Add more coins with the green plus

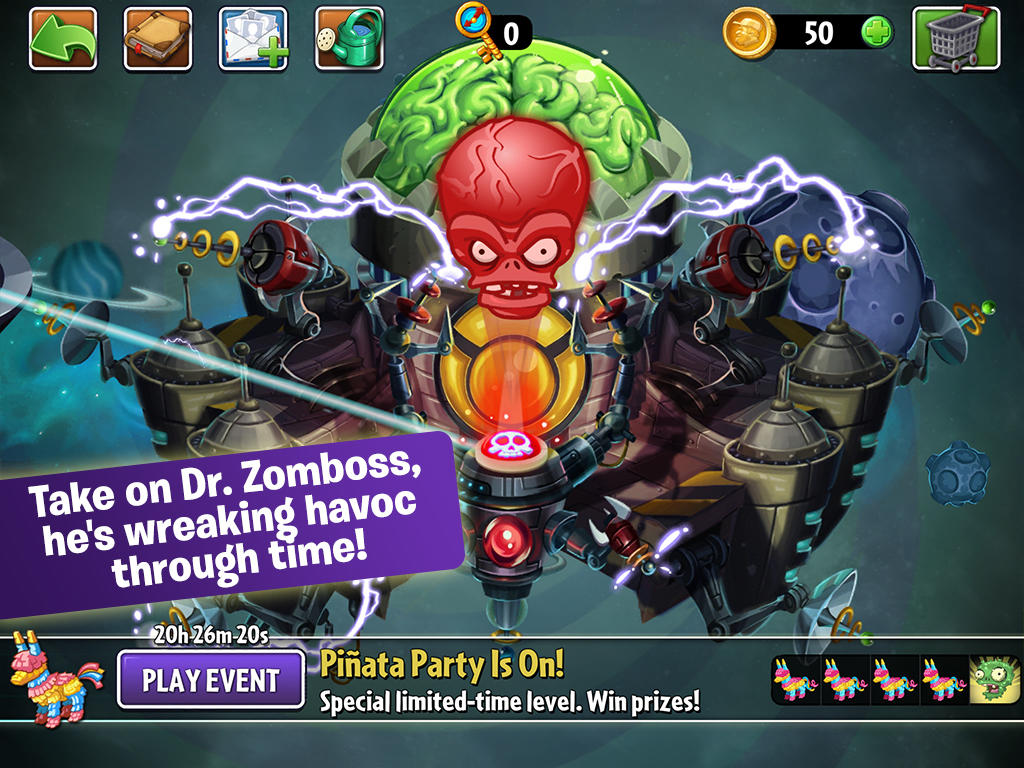click(877, 32)
